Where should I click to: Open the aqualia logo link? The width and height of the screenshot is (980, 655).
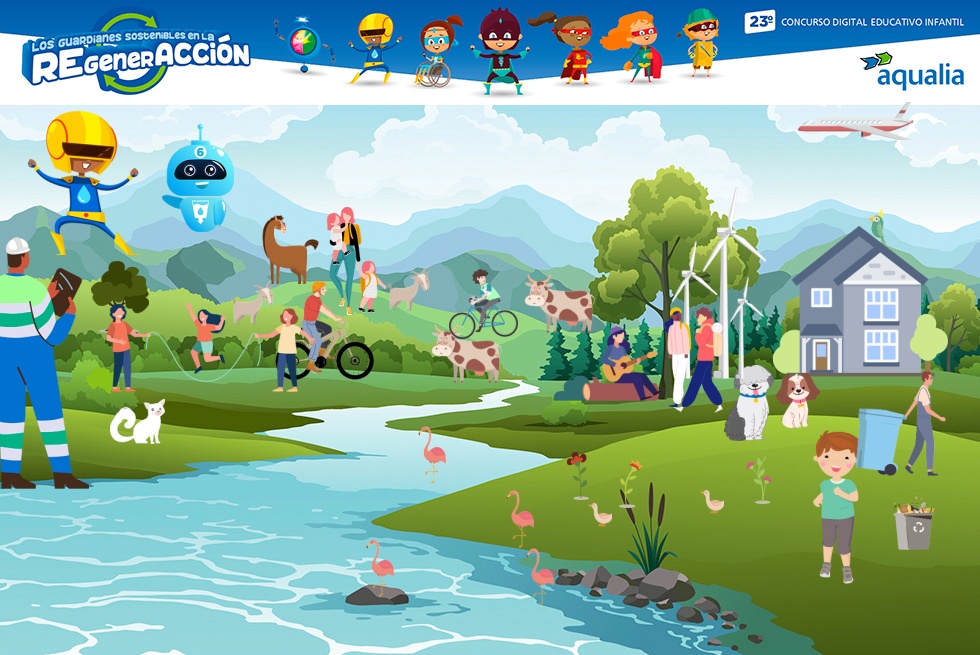[x=911, y=70]
